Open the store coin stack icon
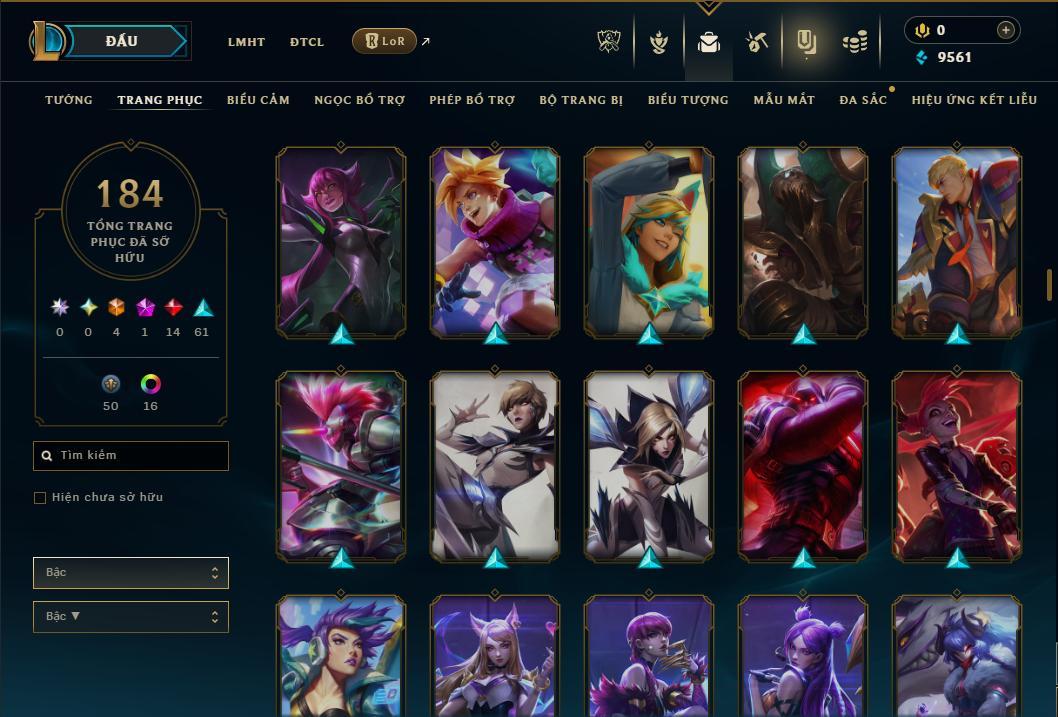The image size is (1058, 717). point(854,42)
